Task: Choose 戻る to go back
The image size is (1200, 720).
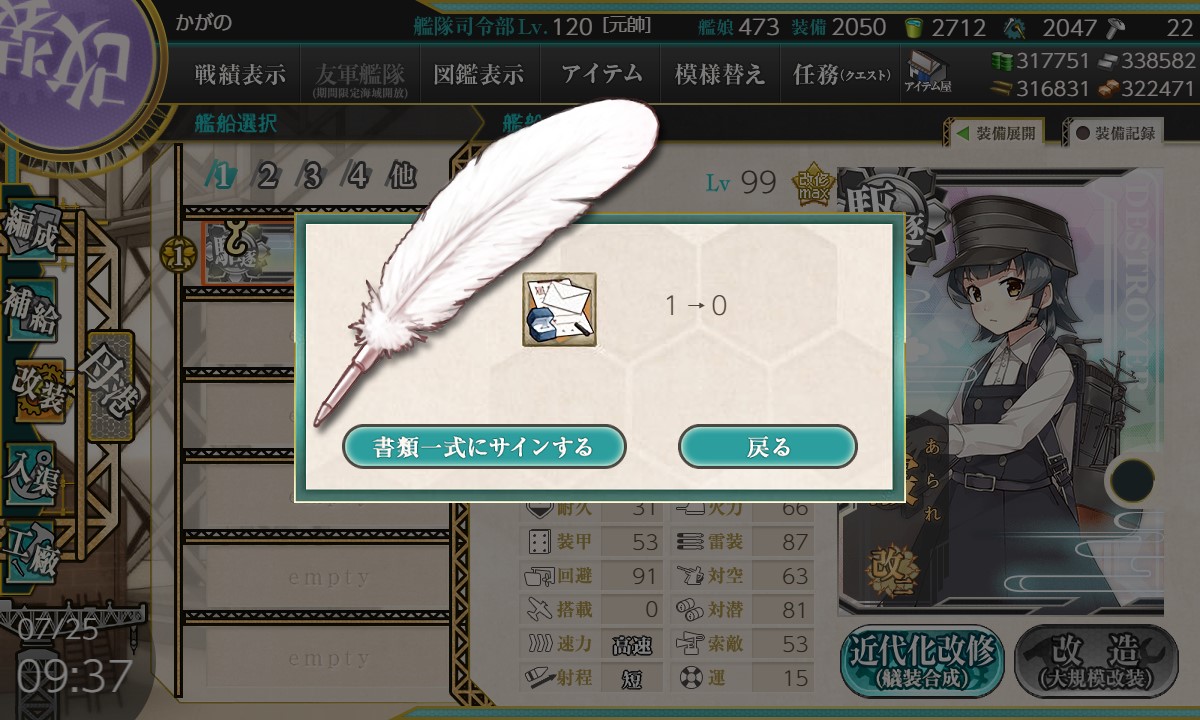Action: [767, 447]
